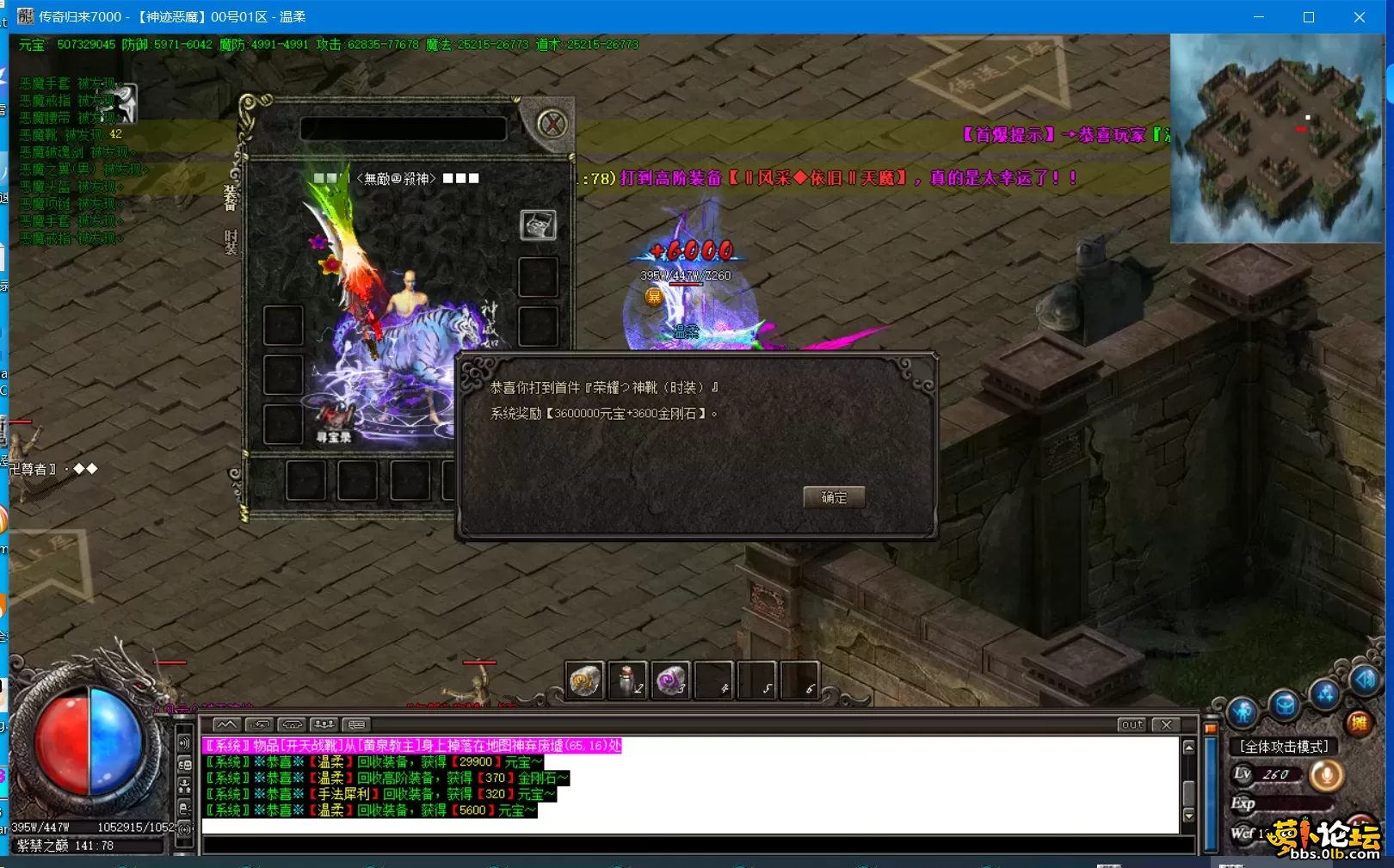The image size is (1394, 868).
Task: Click the golden microphone voice icon
Action: (x=1326, y=775)
